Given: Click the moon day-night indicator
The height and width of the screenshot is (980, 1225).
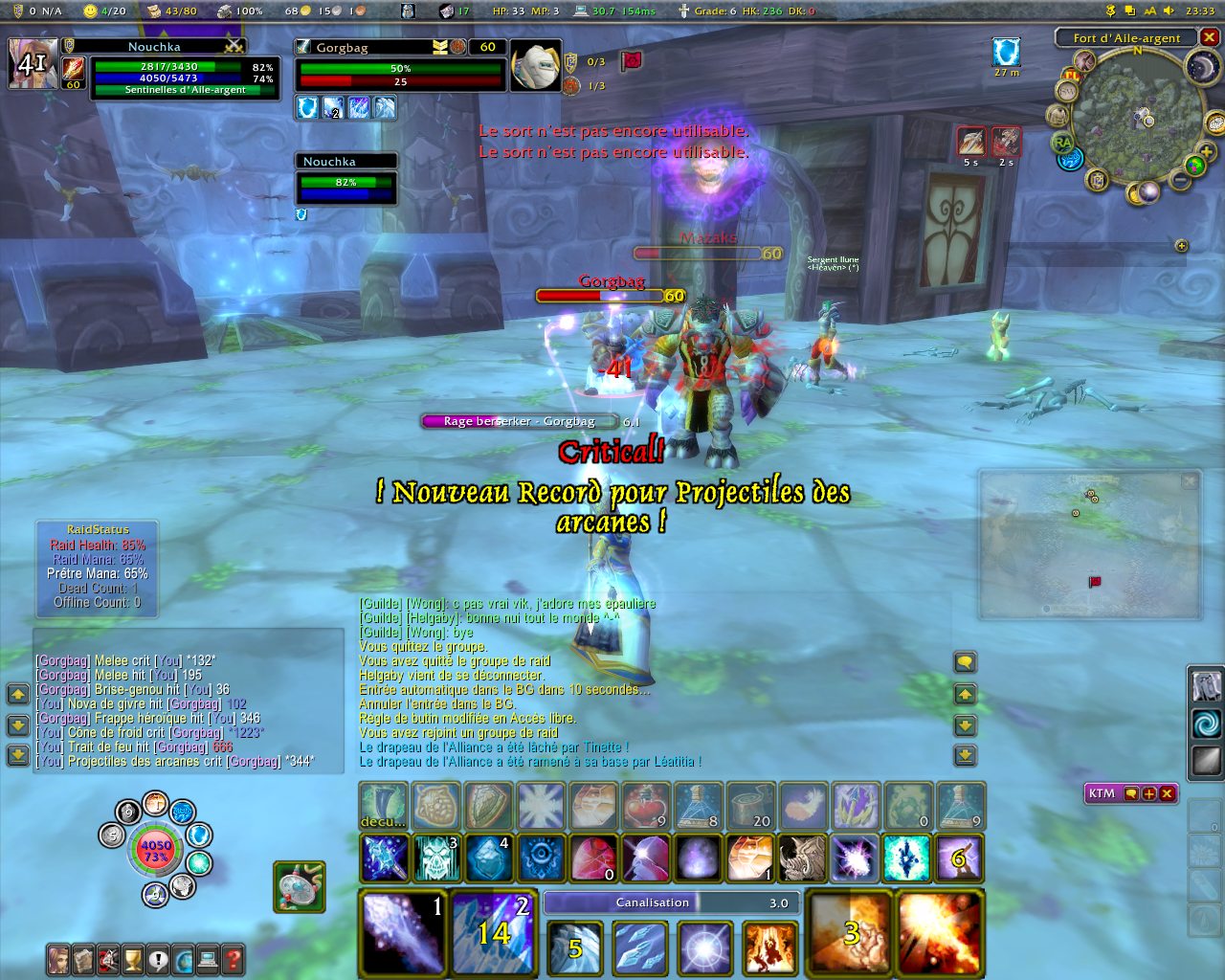Looking at the screenshot, I should (x=1201, y=66).
